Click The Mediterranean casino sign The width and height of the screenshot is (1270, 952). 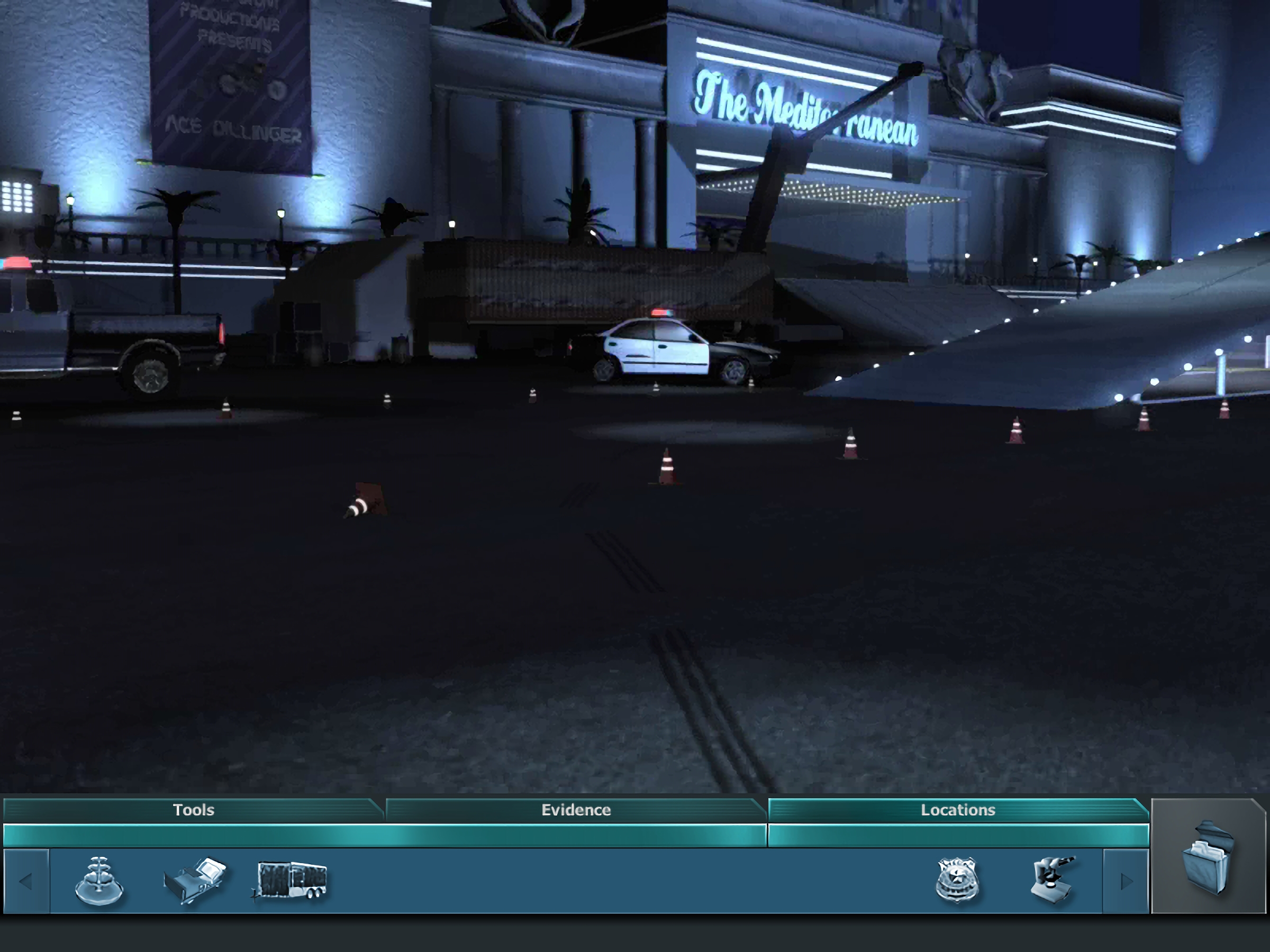click(804, 106)
